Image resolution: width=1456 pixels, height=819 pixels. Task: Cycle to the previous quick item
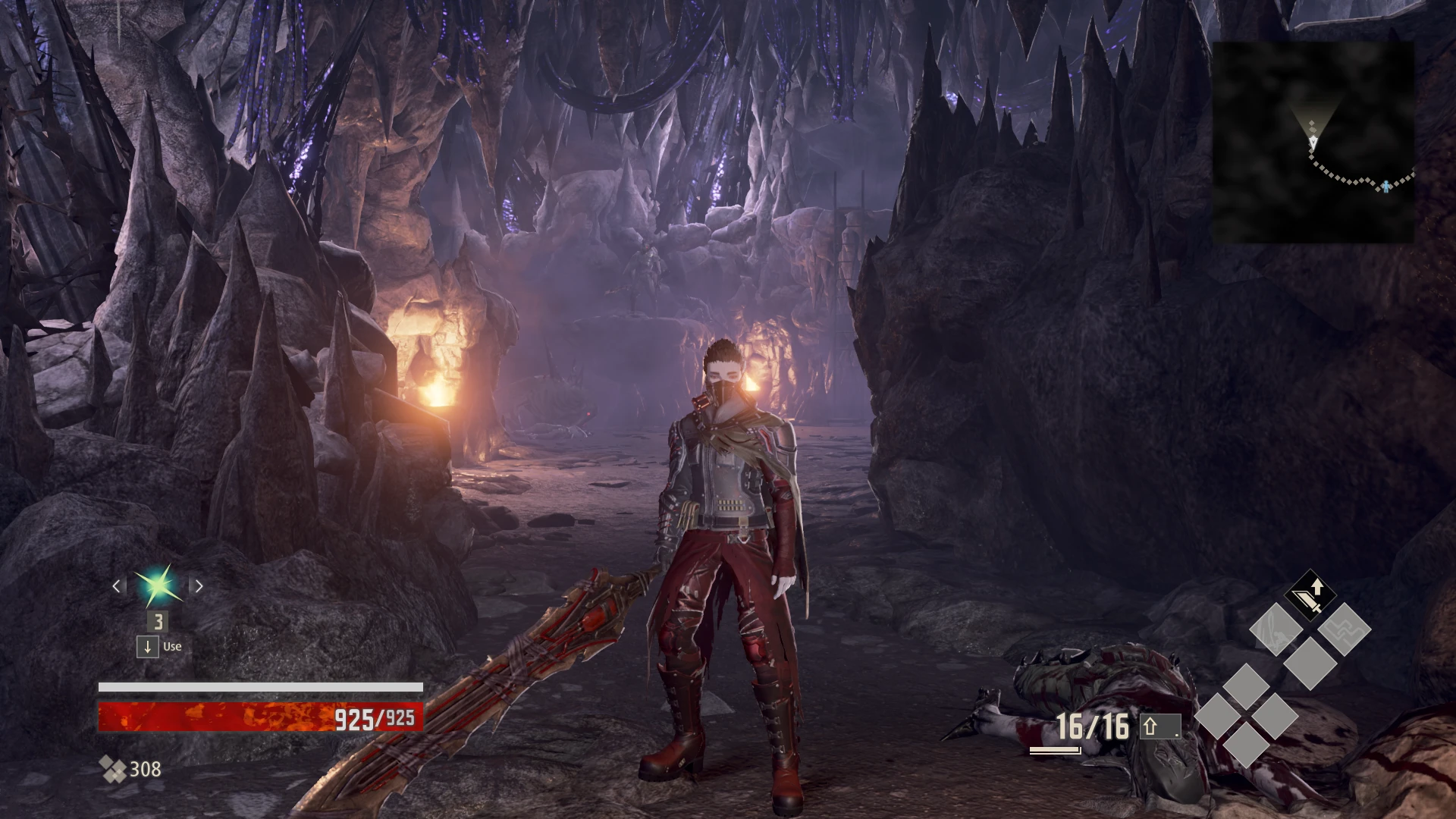(x=117, y=586)
